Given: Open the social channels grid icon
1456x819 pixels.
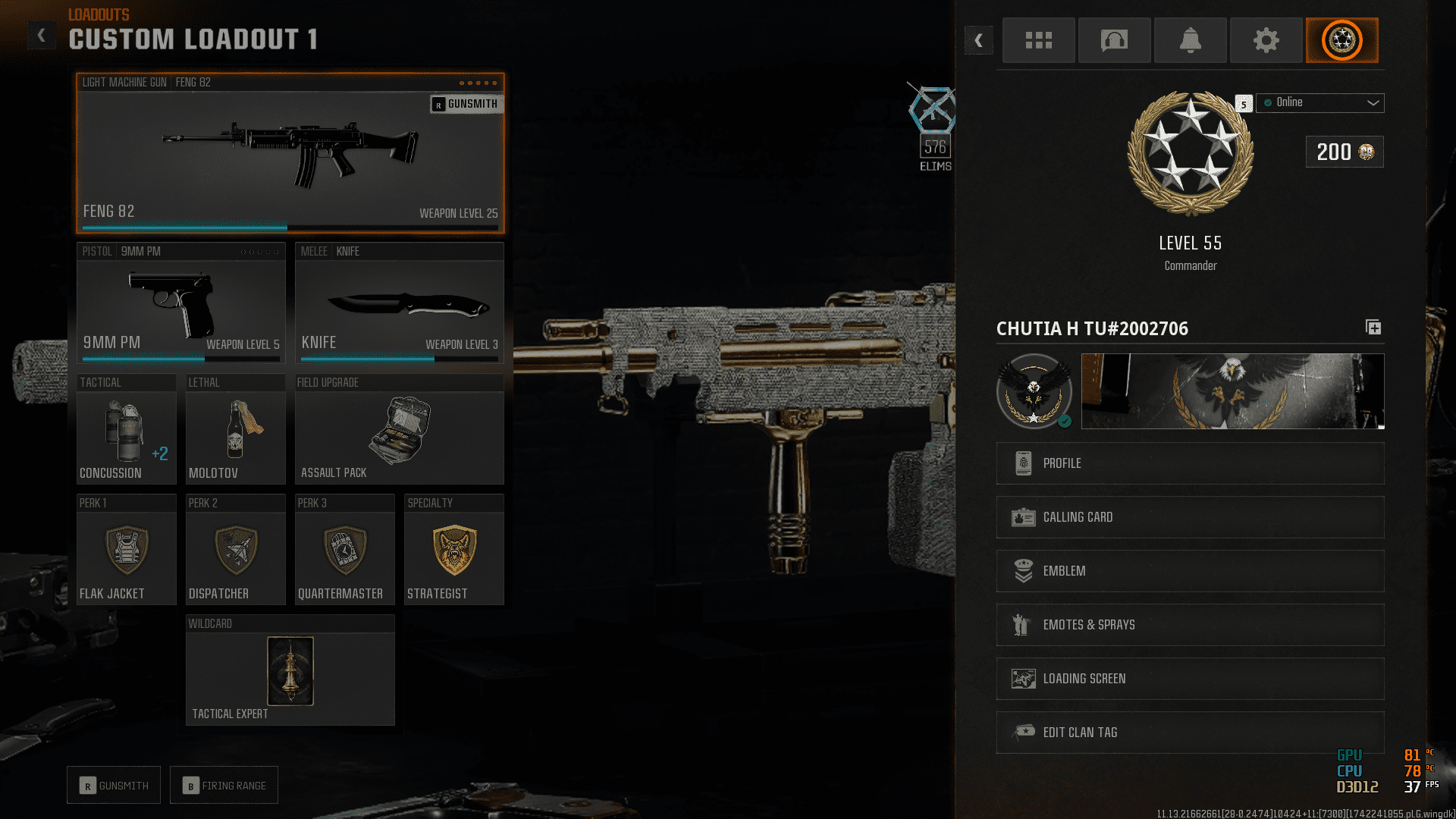Looking at the screenshot, I should coord(1038,40).
